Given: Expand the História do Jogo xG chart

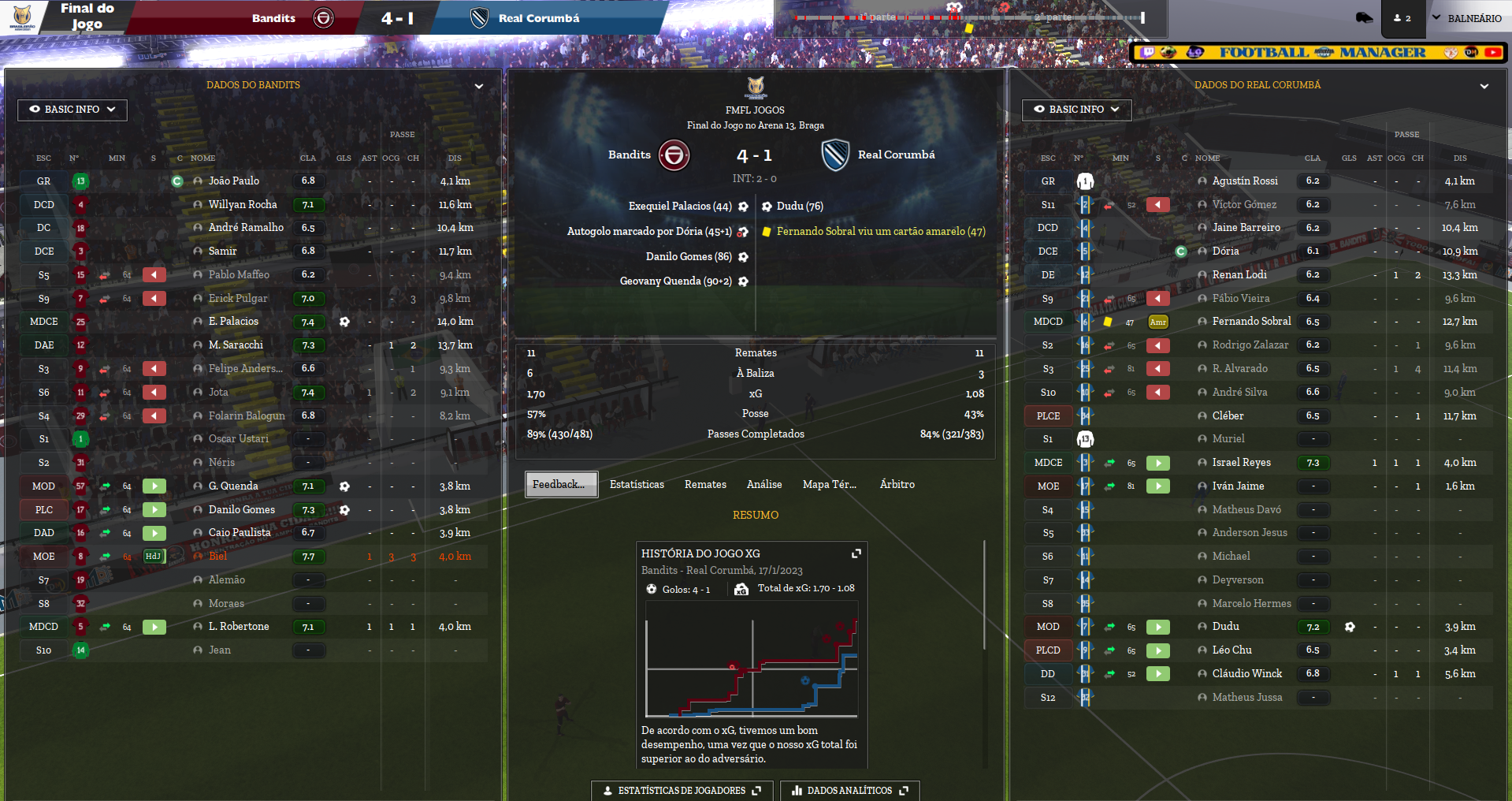Looking at the screenshot, I should (856, 553).
